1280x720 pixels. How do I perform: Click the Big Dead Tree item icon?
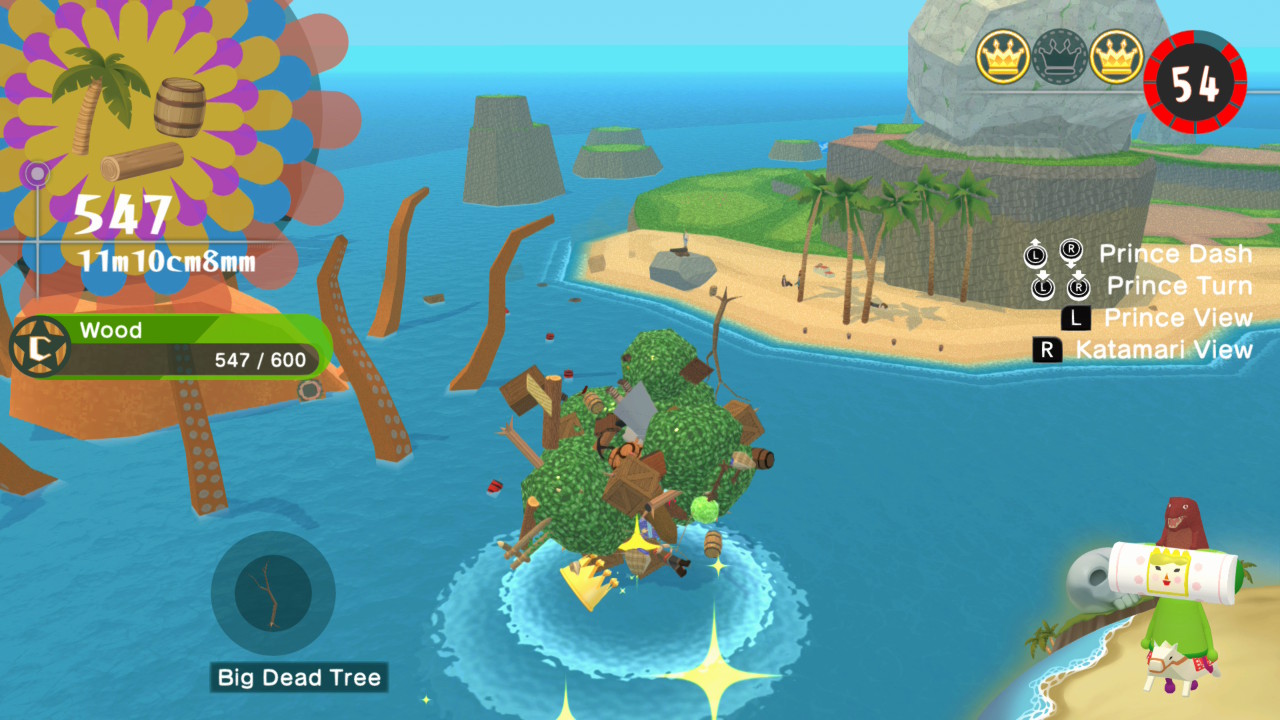(x=272, y=594)
